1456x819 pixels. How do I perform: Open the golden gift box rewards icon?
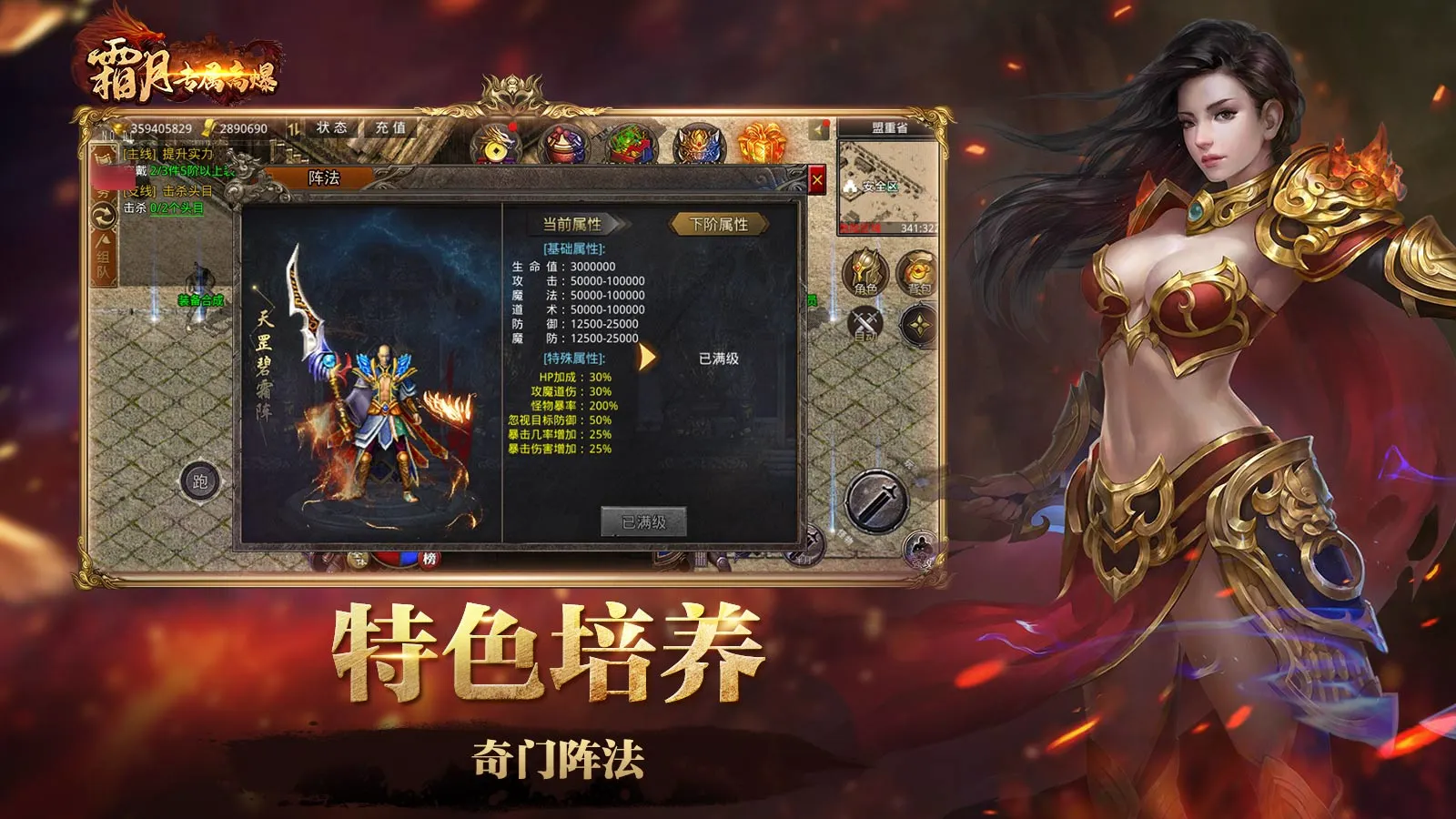pos(763,144)
